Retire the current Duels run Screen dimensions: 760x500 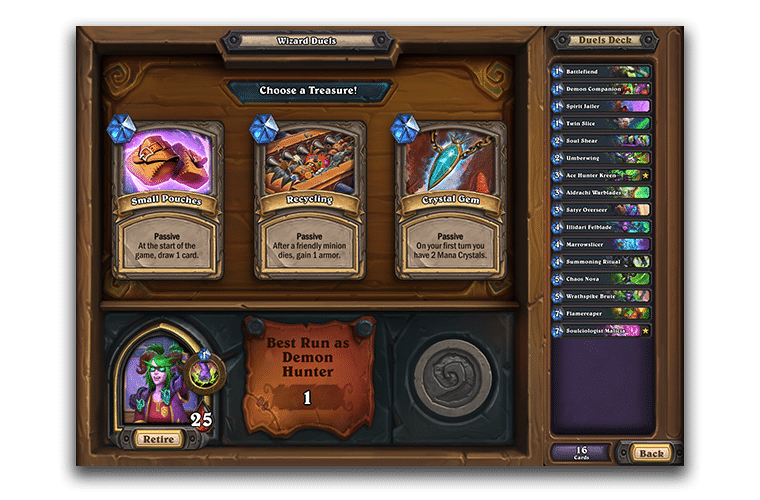coord(156,438)
